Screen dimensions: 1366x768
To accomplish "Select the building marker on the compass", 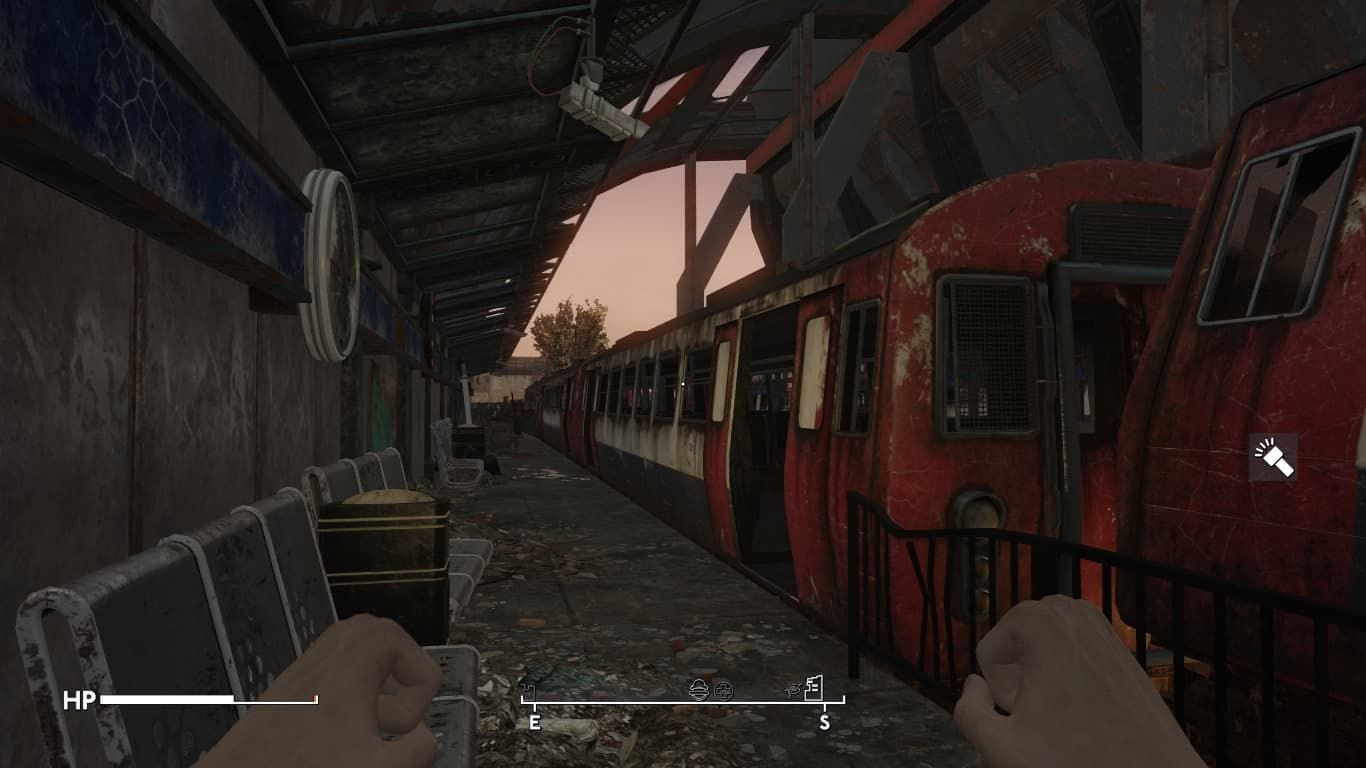I will (x=814, y=688).
